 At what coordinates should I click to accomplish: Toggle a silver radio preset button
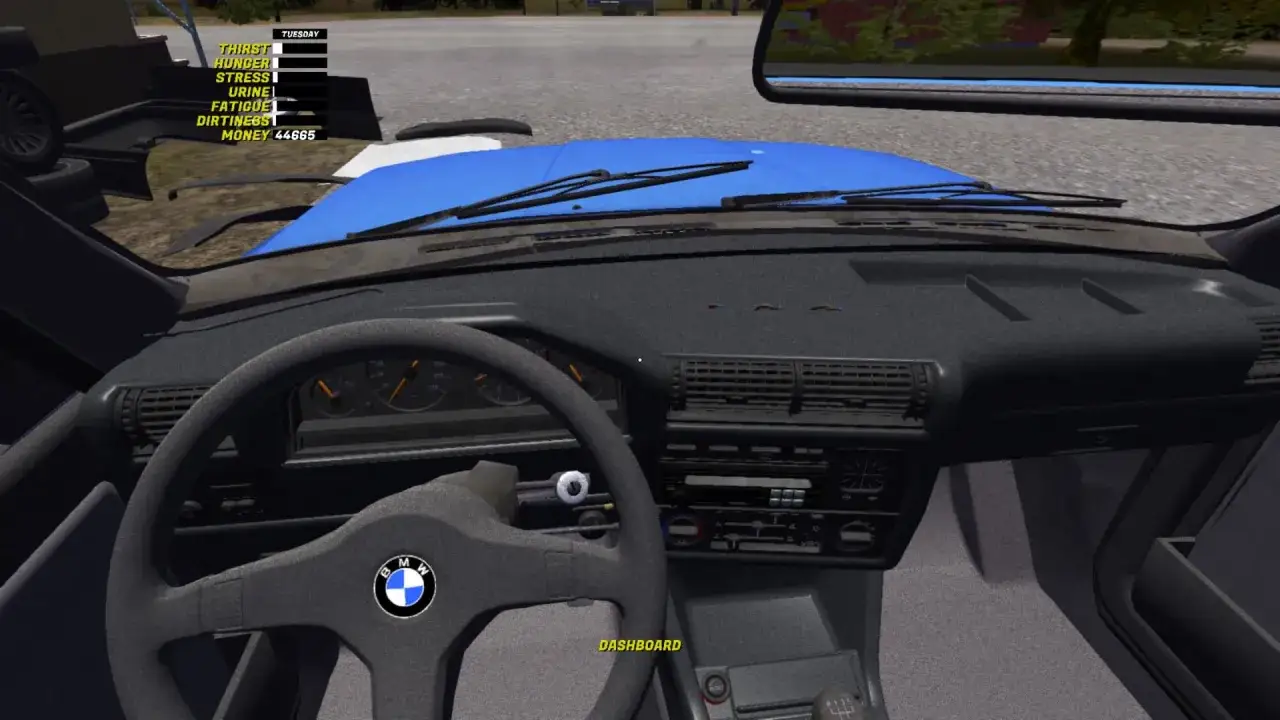pyautogui.click(x=787, y=497)
